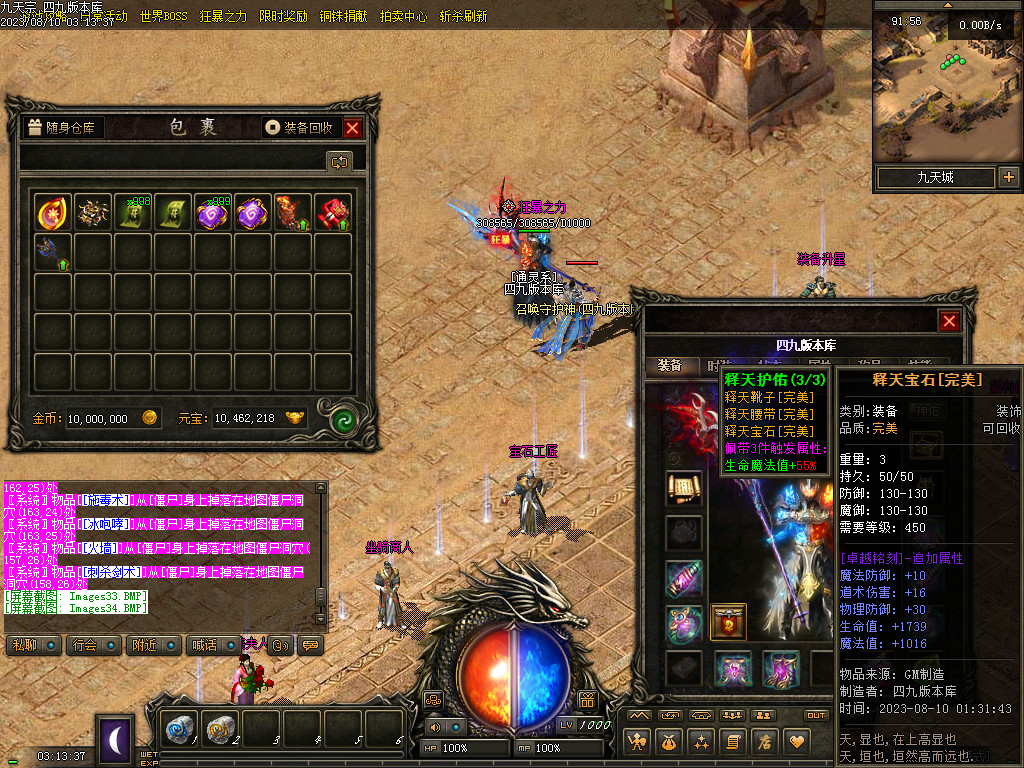Close the character equipment panel

pyautogui.click(x=949, y=321)
